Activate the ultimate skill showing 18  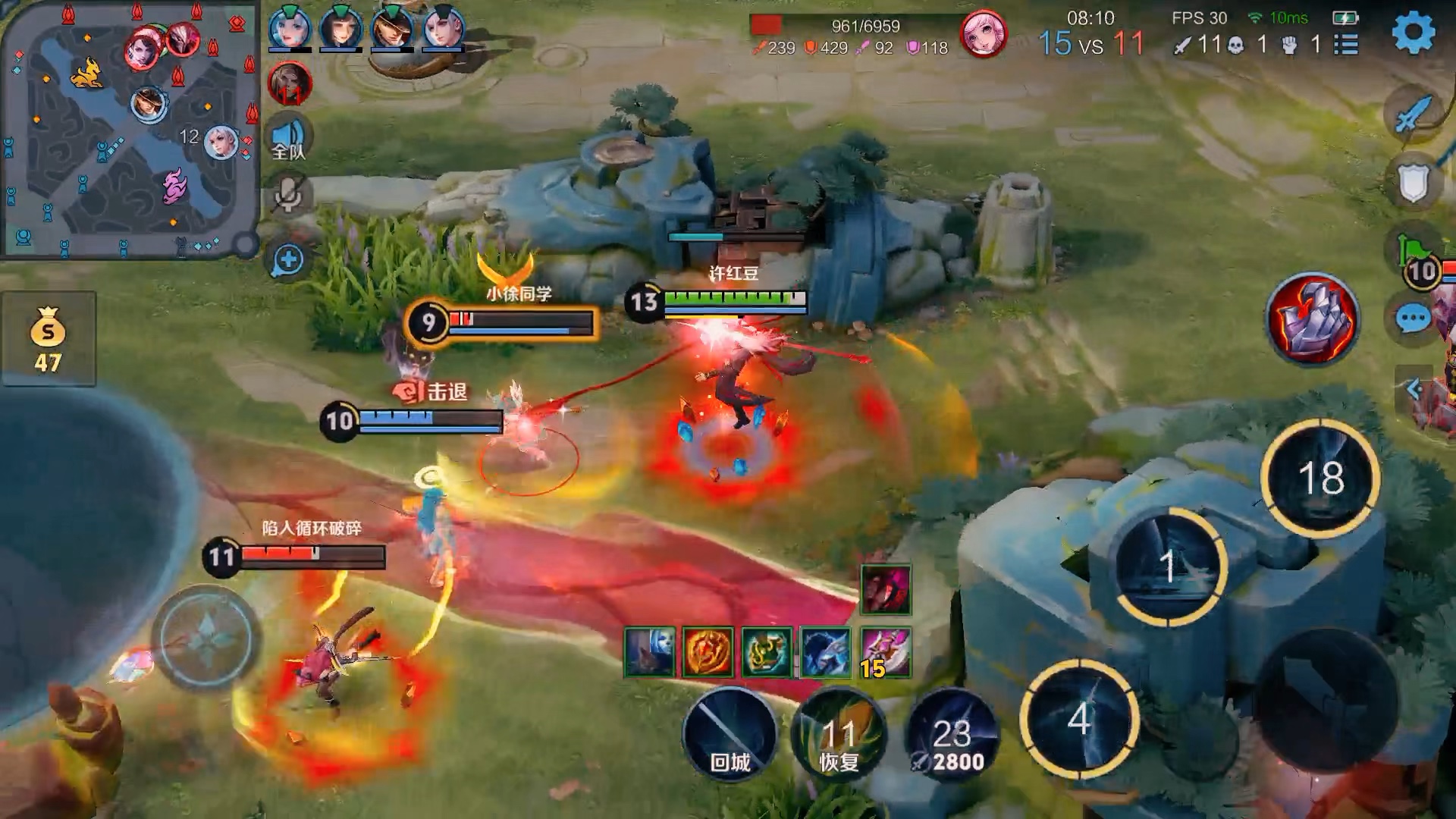tap(1320, 478)
